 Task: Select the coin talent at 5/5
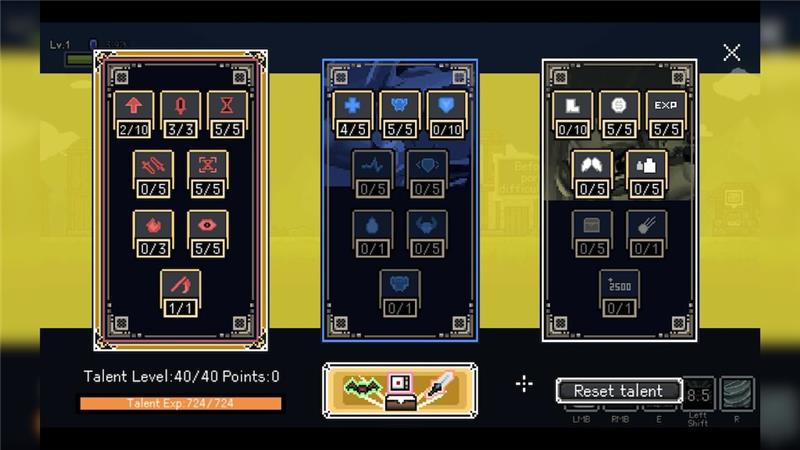(619, 108)
